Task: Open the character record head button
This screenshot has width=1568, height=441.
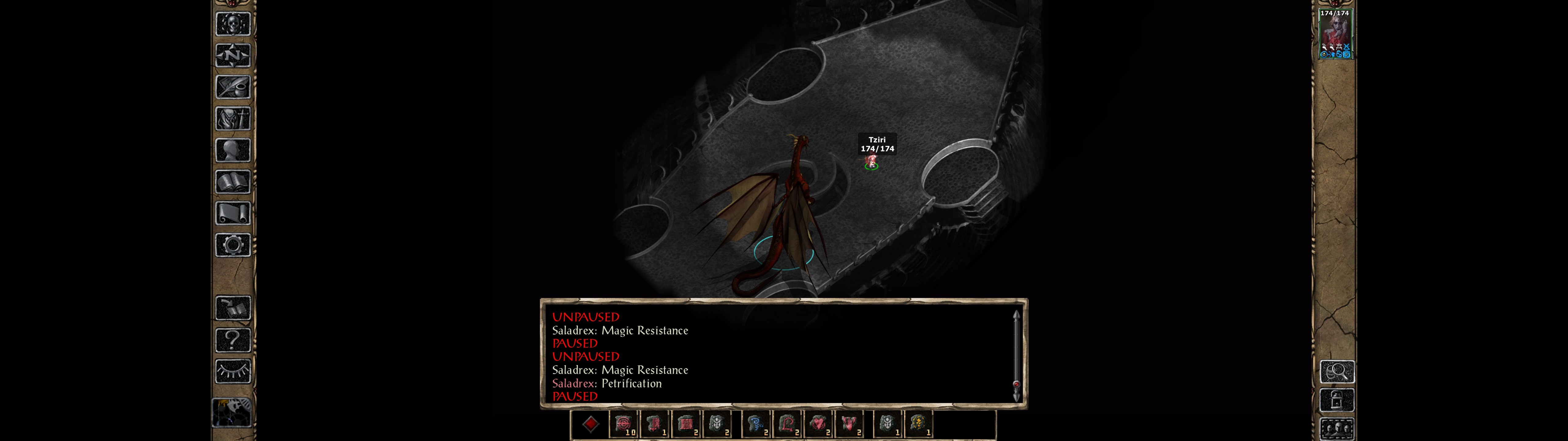Action: (233, 150)
